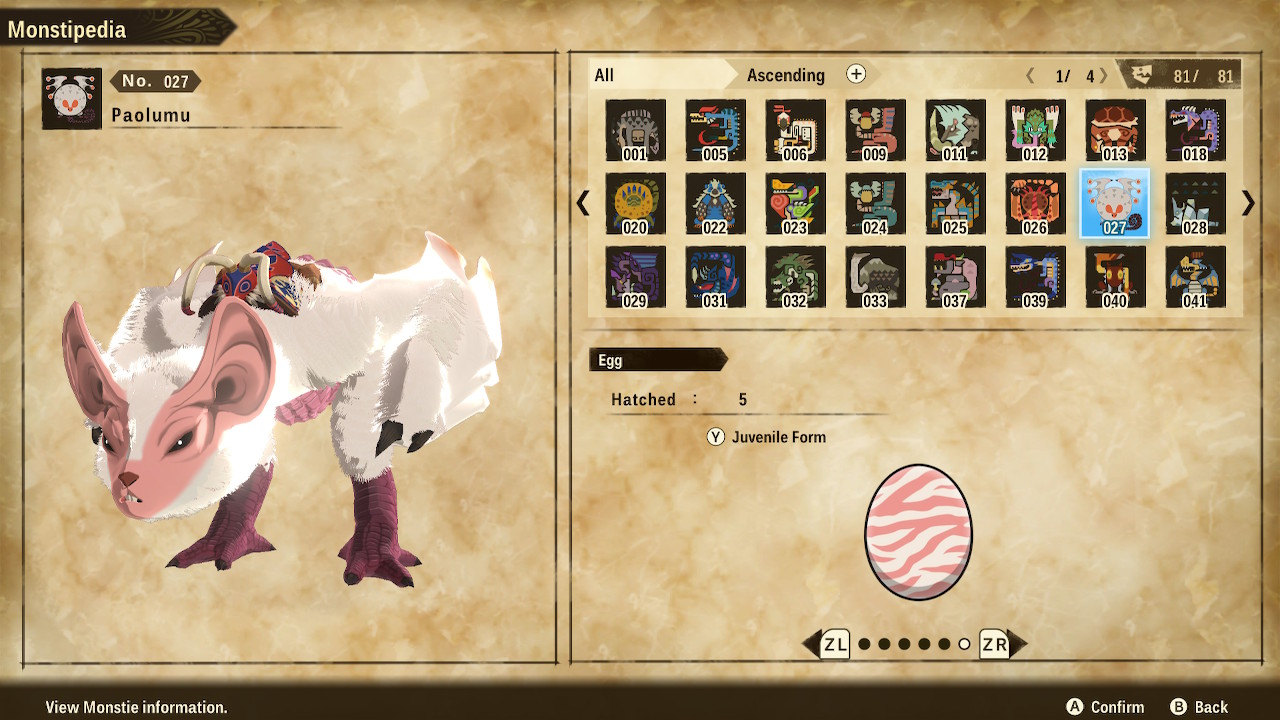The image size is (1280, 720).
Task: Select monster entry 018
Action: (1195, 130)
